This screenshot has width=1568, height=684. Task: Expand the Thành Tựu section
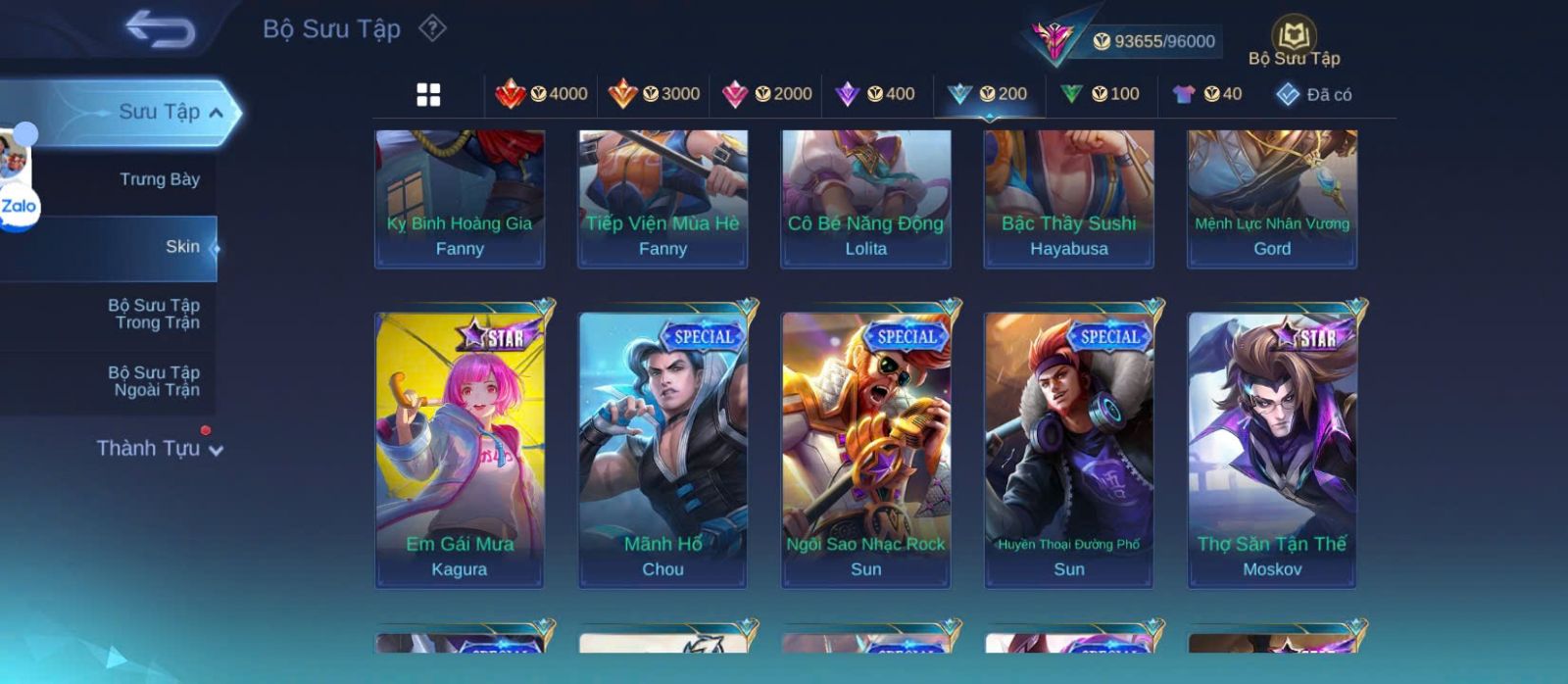[160, 449]
